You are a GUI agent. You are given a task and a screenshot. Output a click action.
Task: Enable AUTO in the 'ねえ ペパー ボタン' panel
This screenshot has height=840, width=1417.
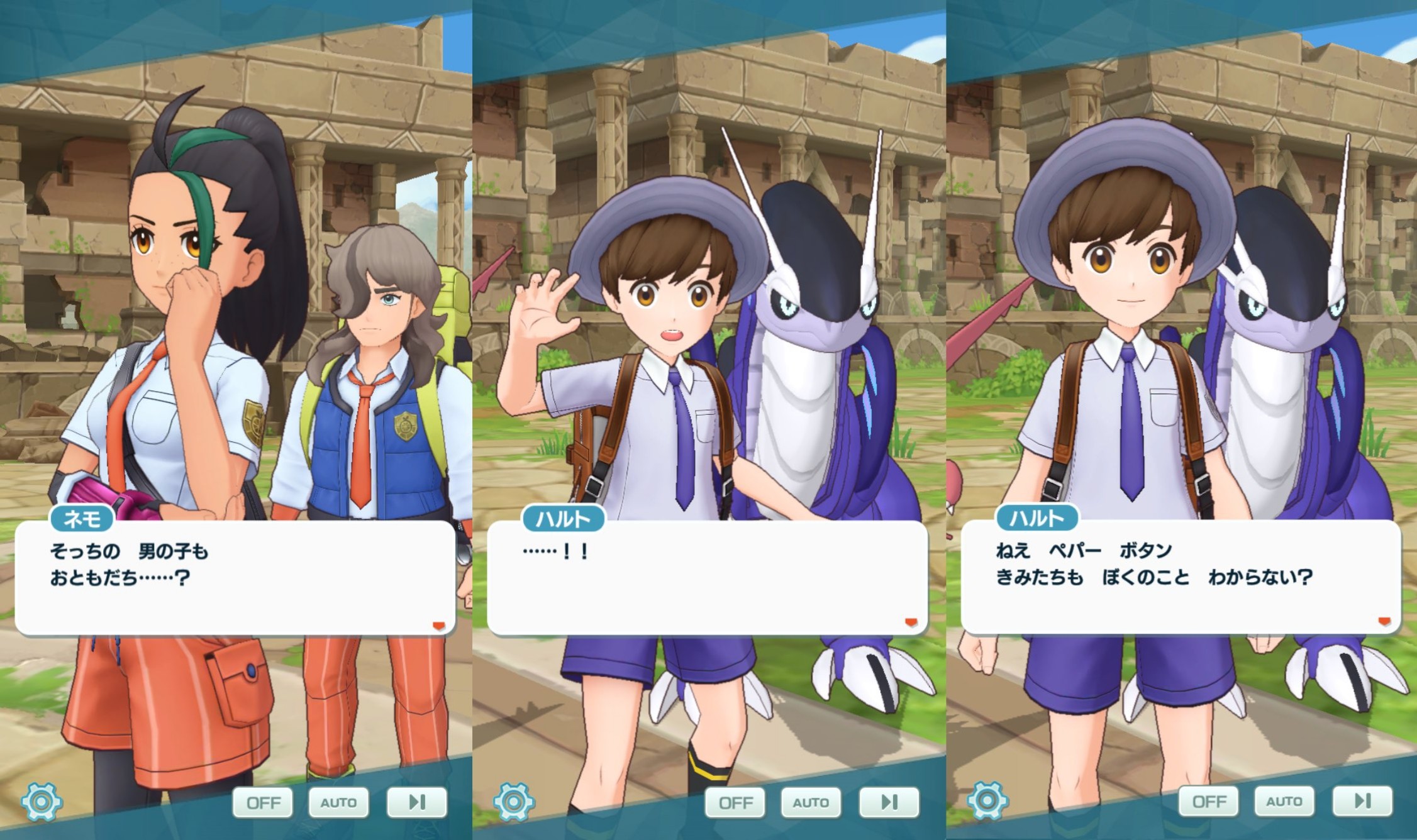[x=1284, y=801]
